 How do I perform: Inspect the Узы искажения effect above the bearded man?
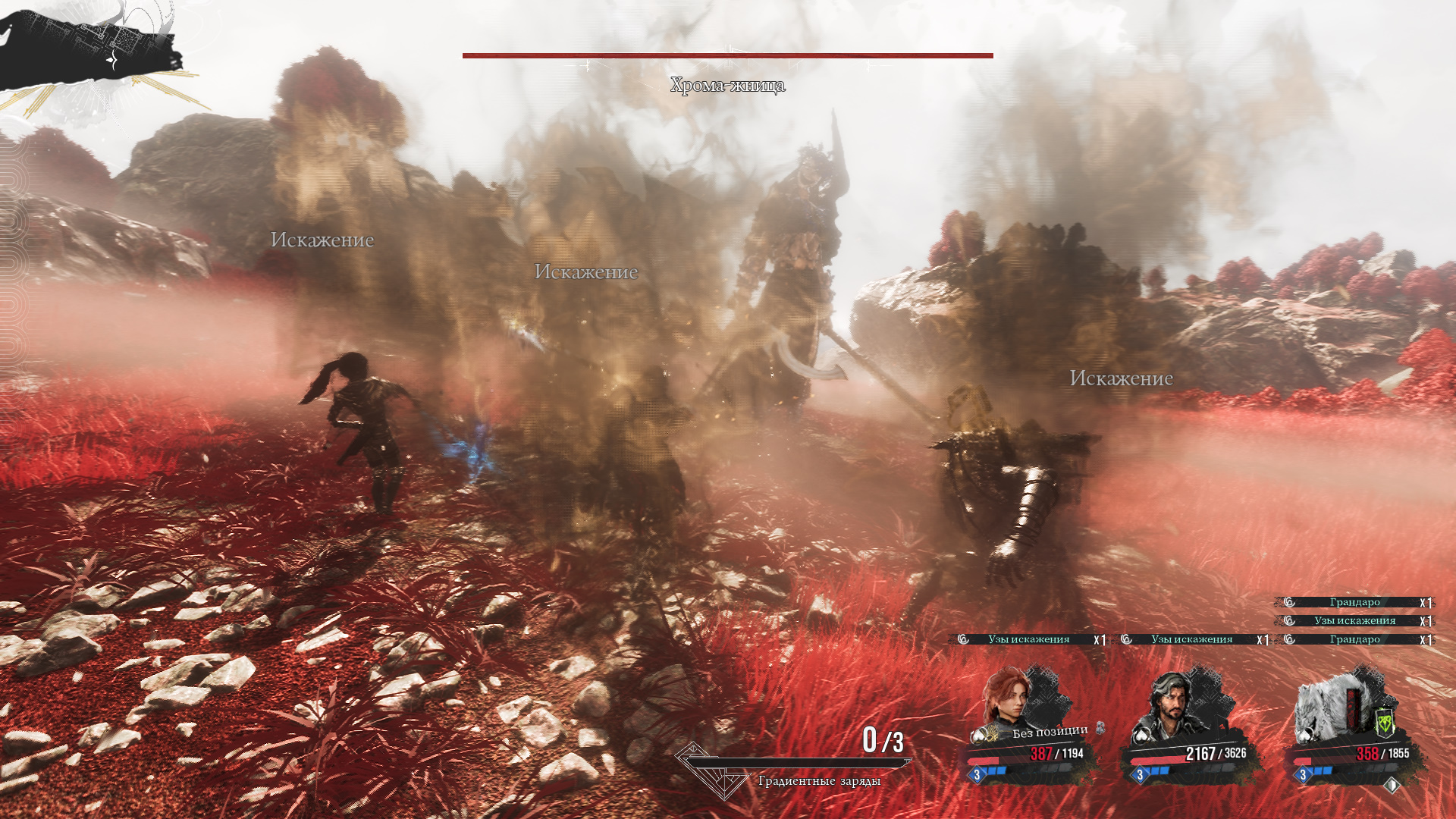pyautogui.click(x=1191, y=639)
